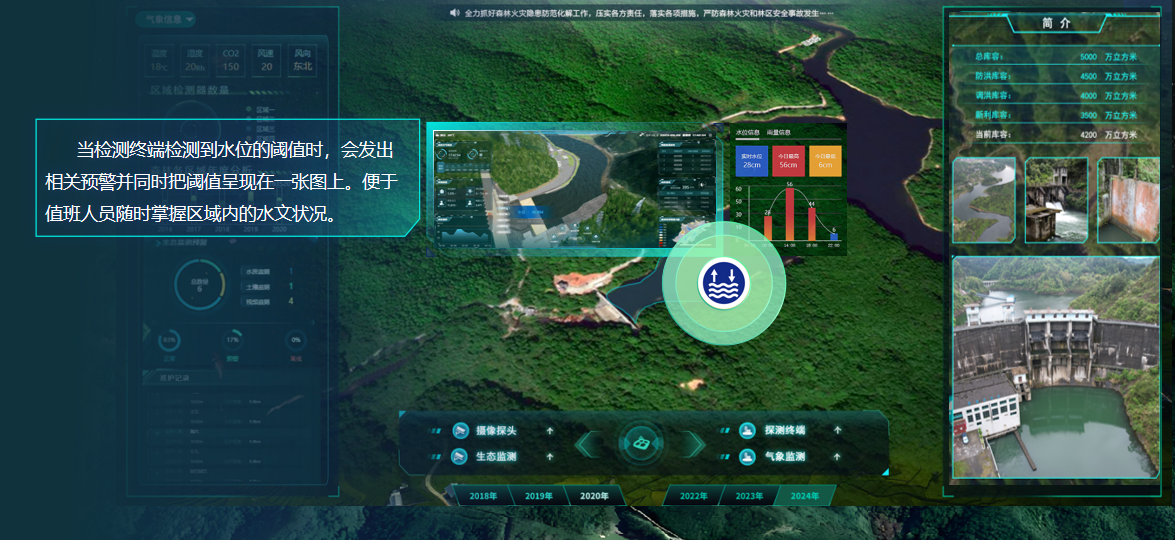This screenshot has height=540, width=1175.
Task: Enlarge the dashboard preview screenshot
Action: pos(573,186)
